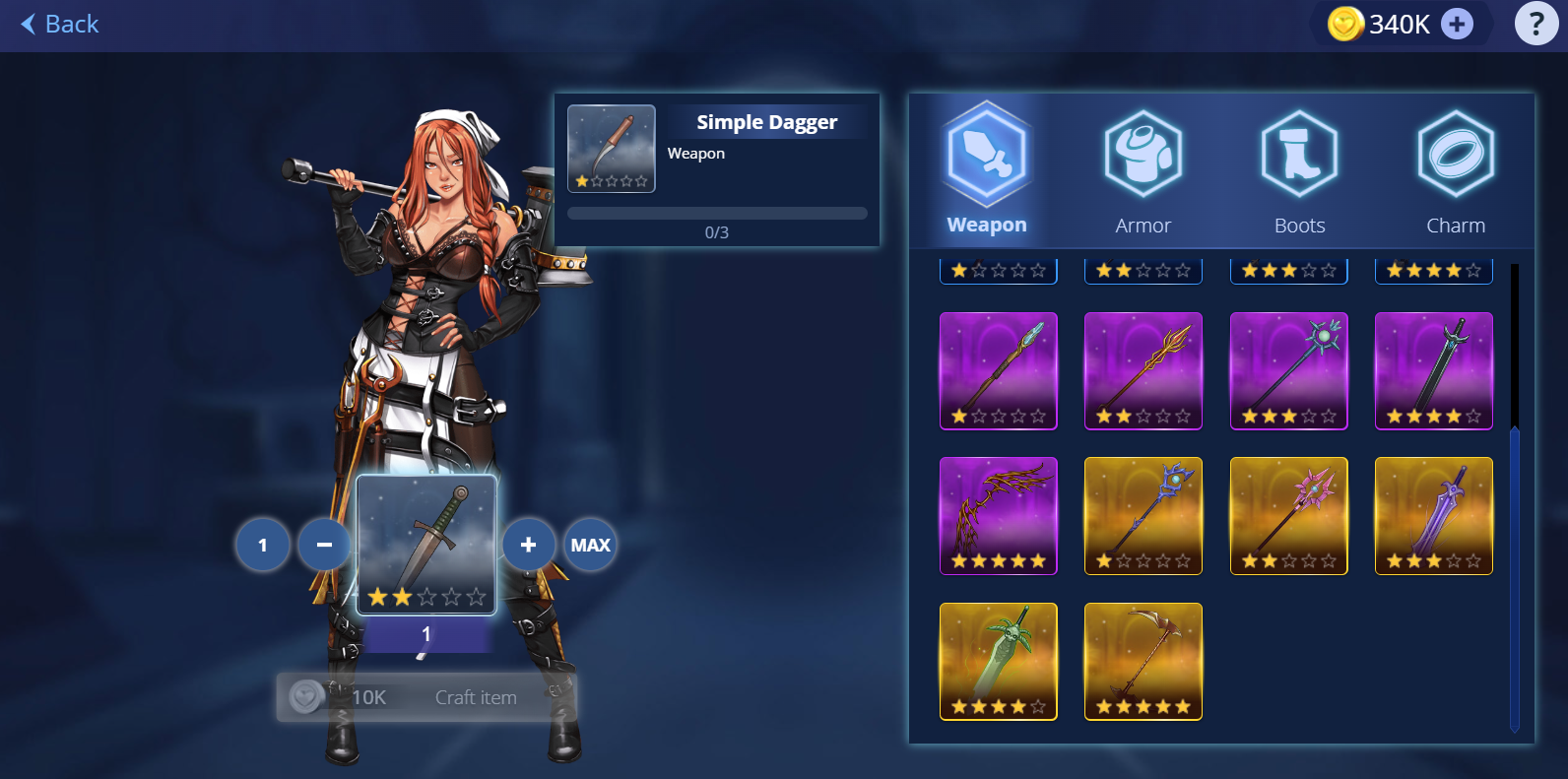Image resolution: width=1568 pixels, height=779 pixels.
Task: Select the two-star purple flame staff
Action: coord(1143,371)
